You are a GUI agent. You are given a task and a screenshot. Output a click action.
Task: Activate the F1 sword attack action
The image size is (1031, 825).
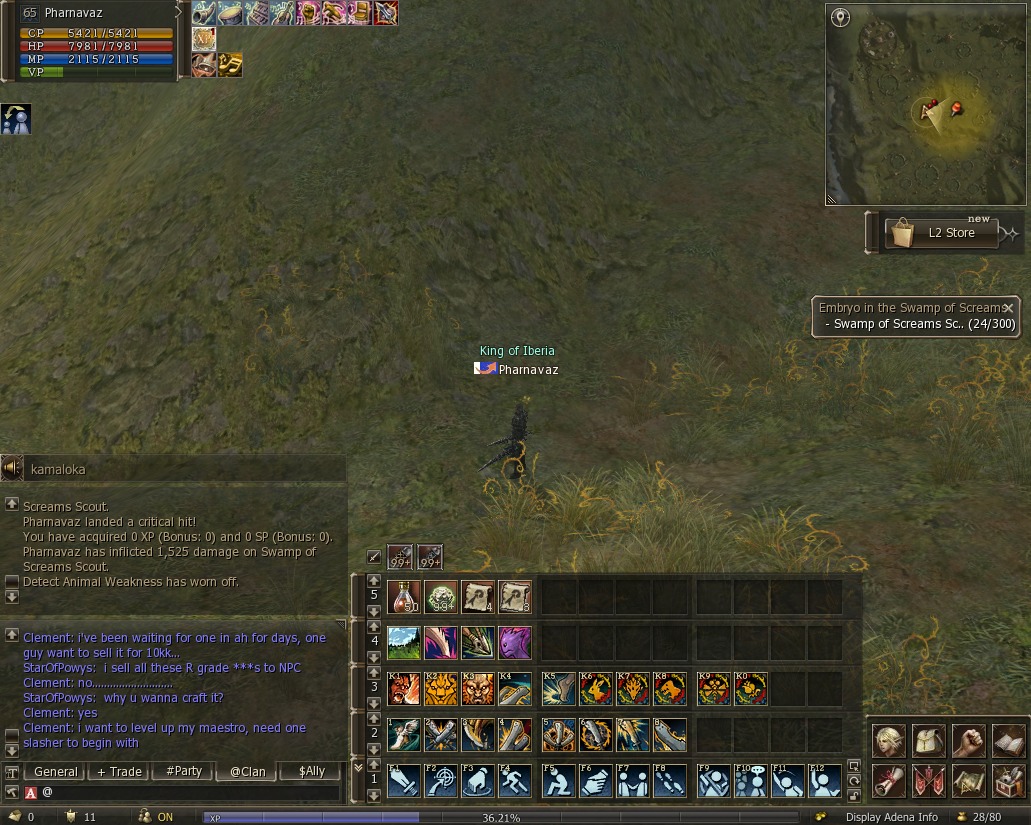click(x=403, y=780)
